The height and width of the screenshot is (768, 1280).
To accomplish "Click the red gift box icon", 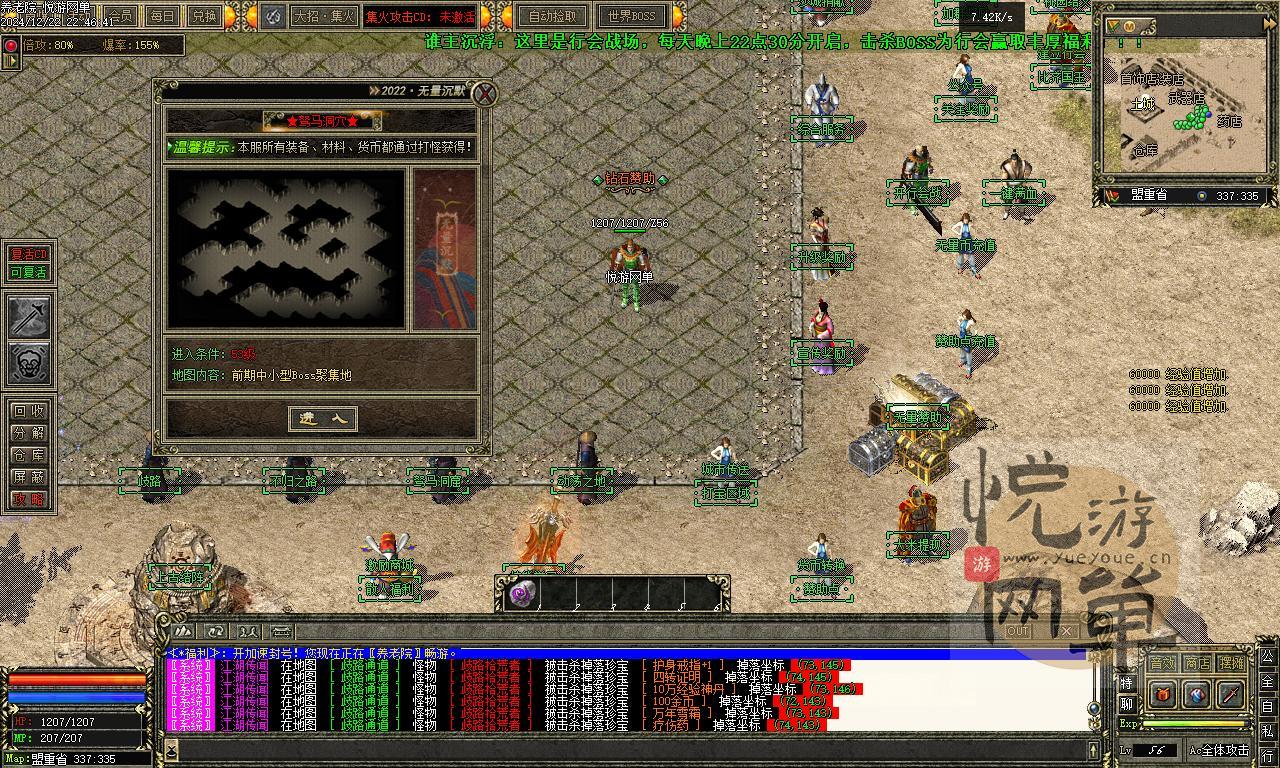I will 1162,694.
